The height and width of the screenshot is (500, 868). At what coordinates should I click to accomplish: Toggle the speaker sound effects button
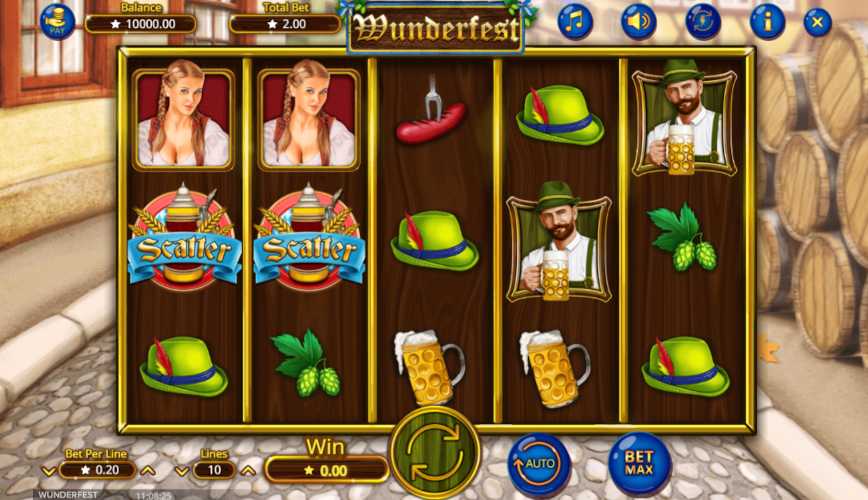click(639, 21)
